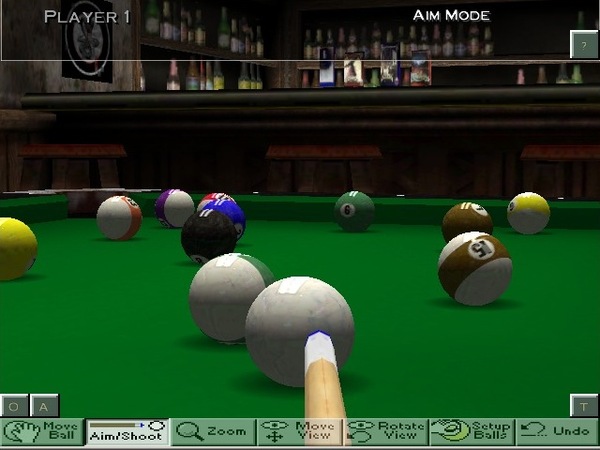Activate the Aim/Shoot mode button

(127, 432)
